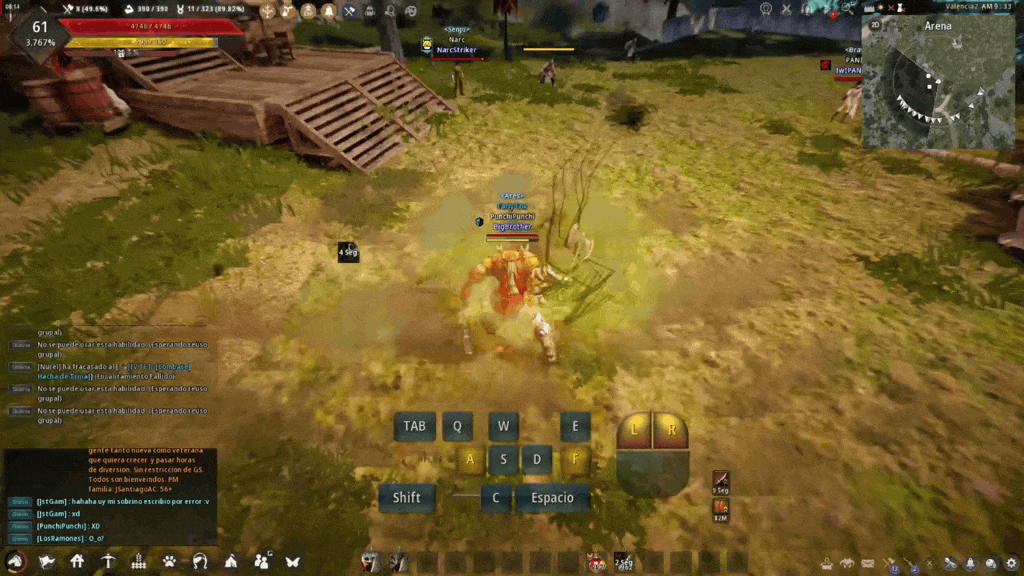
Task: Select the helmet icon quickslot
Action: 370,561
